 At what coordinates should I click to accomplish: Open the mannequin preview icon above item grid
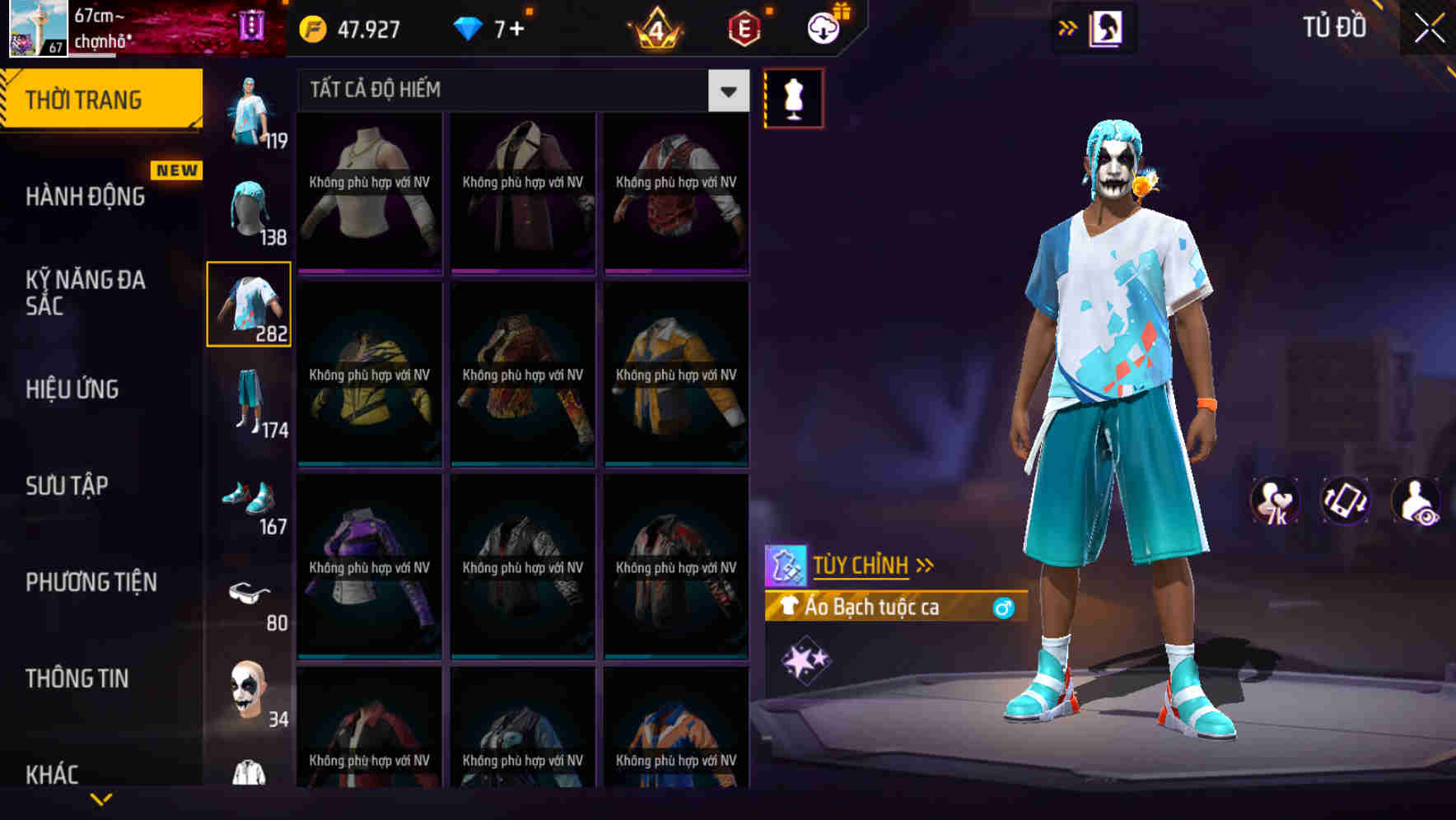point(793,97)
